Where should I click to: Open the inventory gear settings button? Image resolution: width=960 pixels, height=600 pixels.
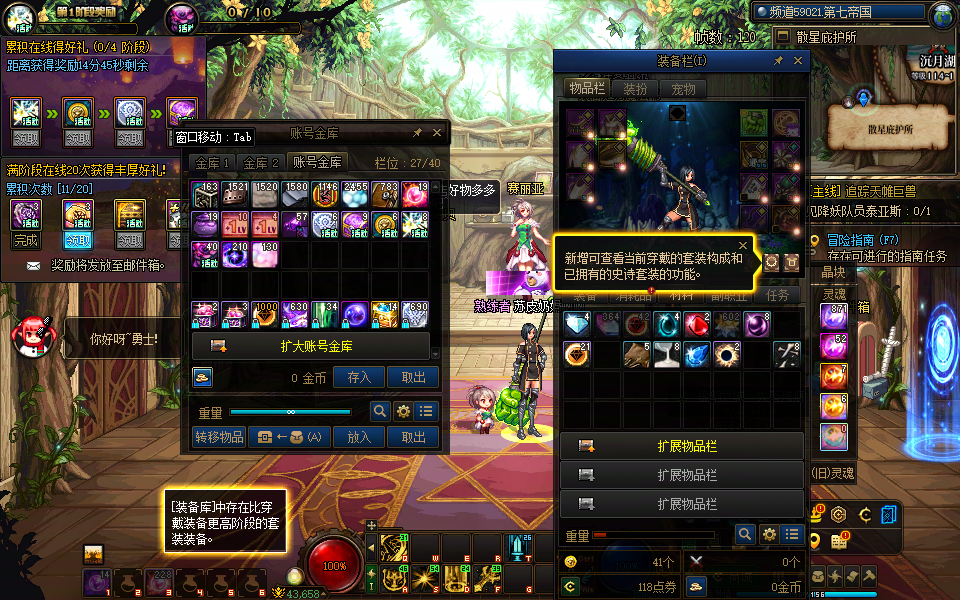click(x=769, y=534)
